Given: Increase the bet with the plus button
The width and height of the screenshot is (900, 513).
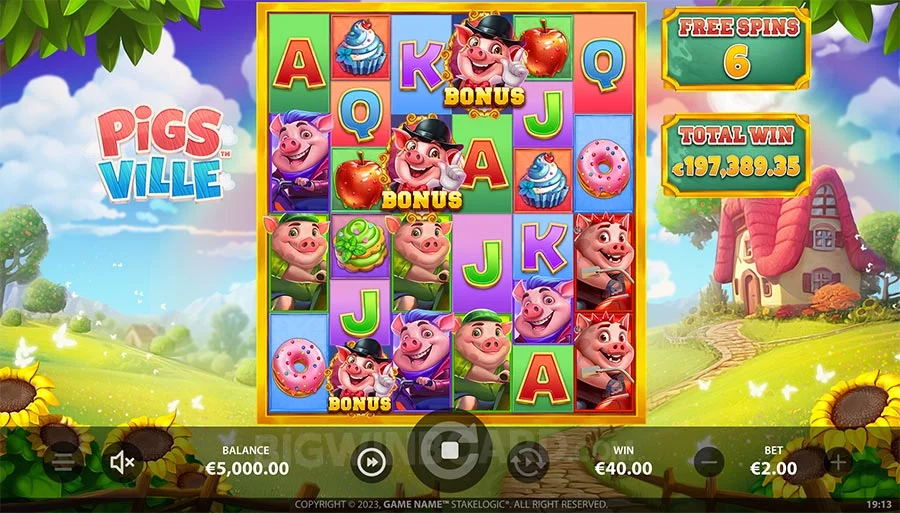Looking at the screenshot, I should pos(838,463).
